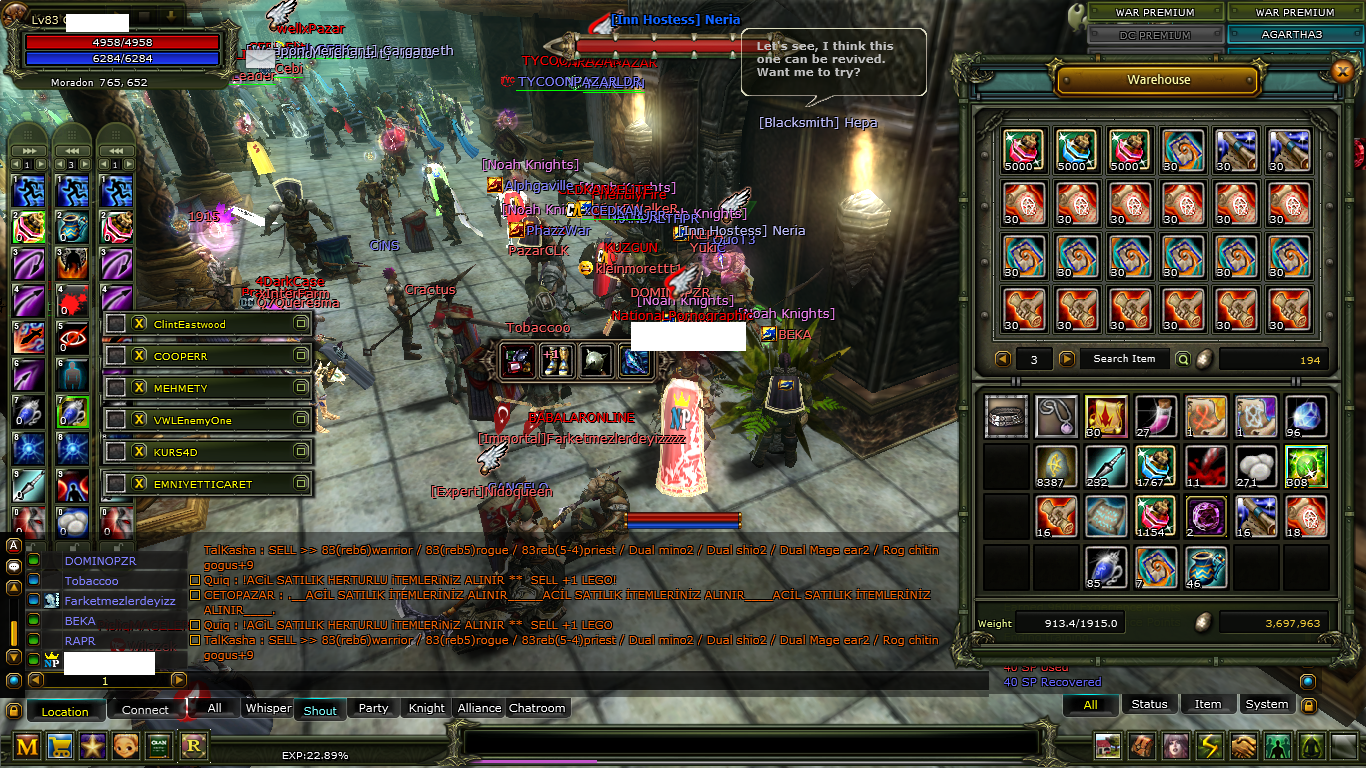Image resolution: width=1366 pixels, height=768 pixels.
Task: Close the Warehouse window
Action: (1342, 70)
